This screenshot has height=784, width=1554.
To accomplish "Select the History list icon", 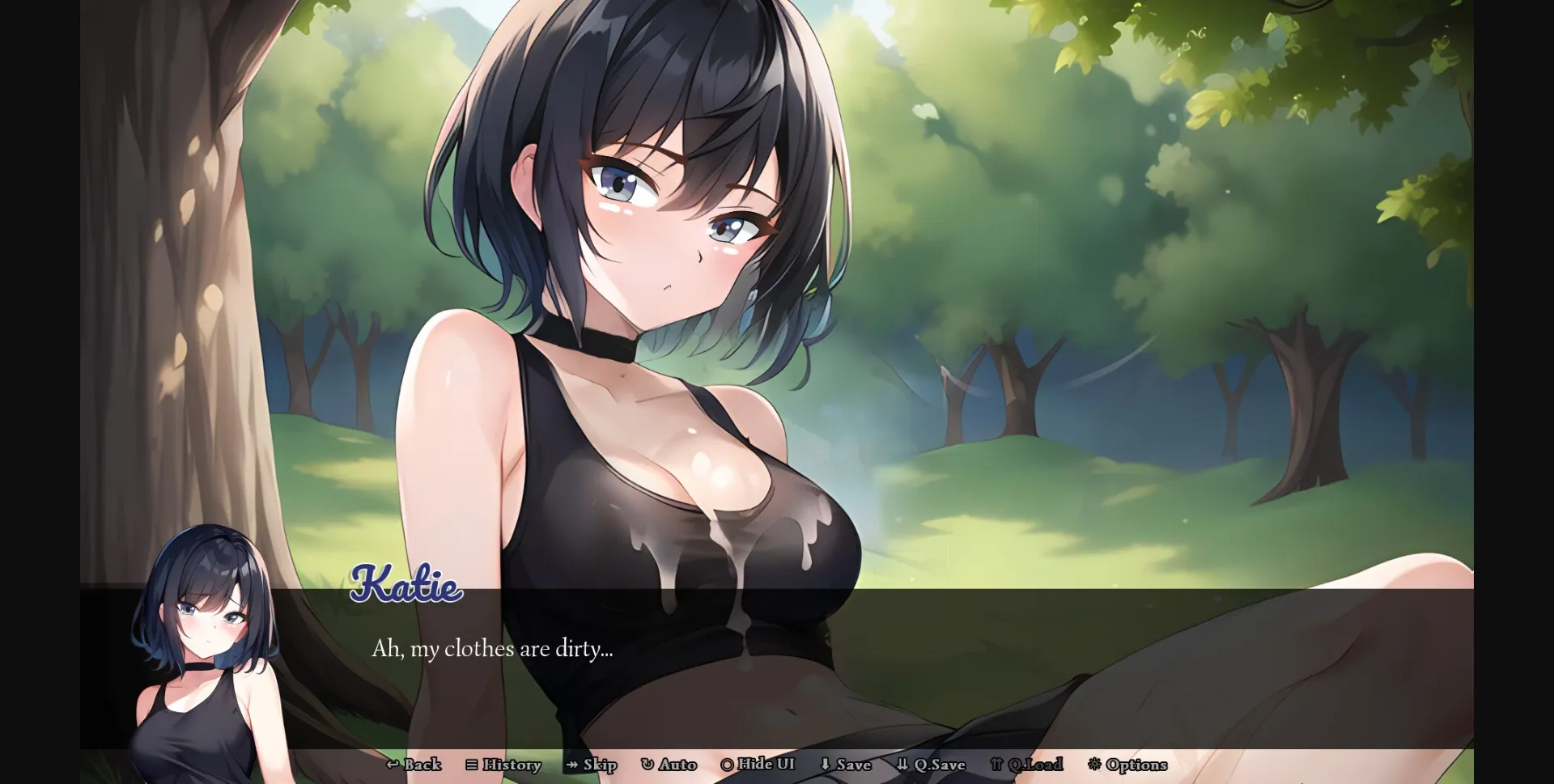I will pos(470,765).
